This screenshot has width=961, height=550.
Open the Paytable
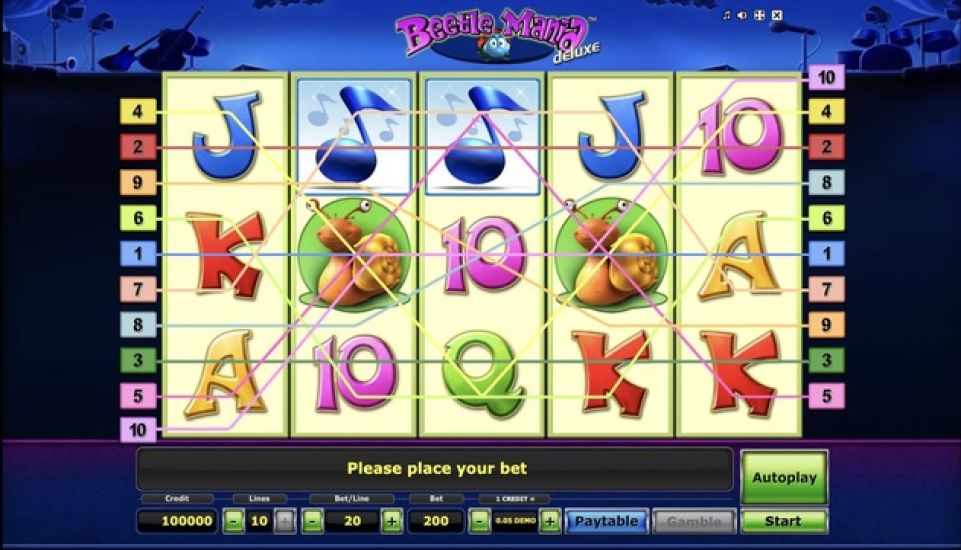pos(606,521)
